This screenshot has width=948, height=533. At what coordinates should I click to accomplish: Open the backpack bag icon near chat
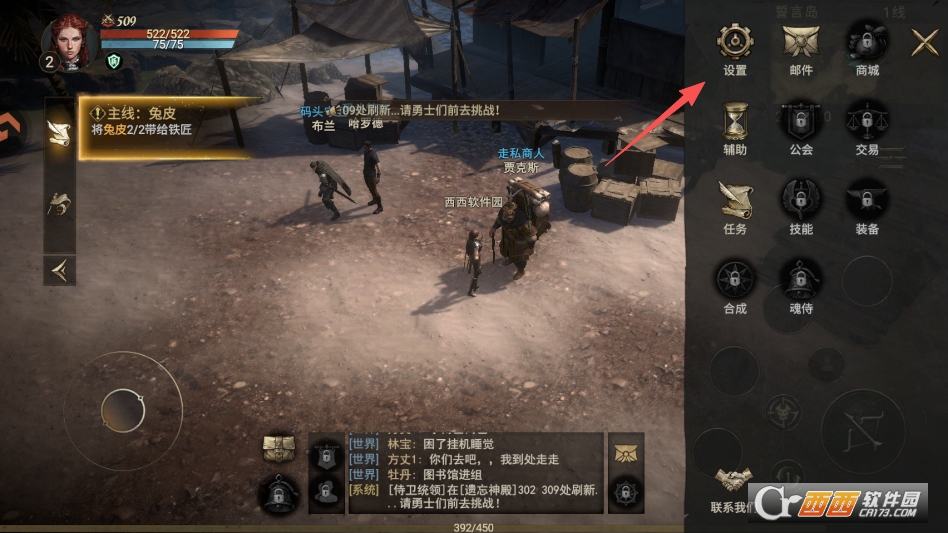[279, 450]
